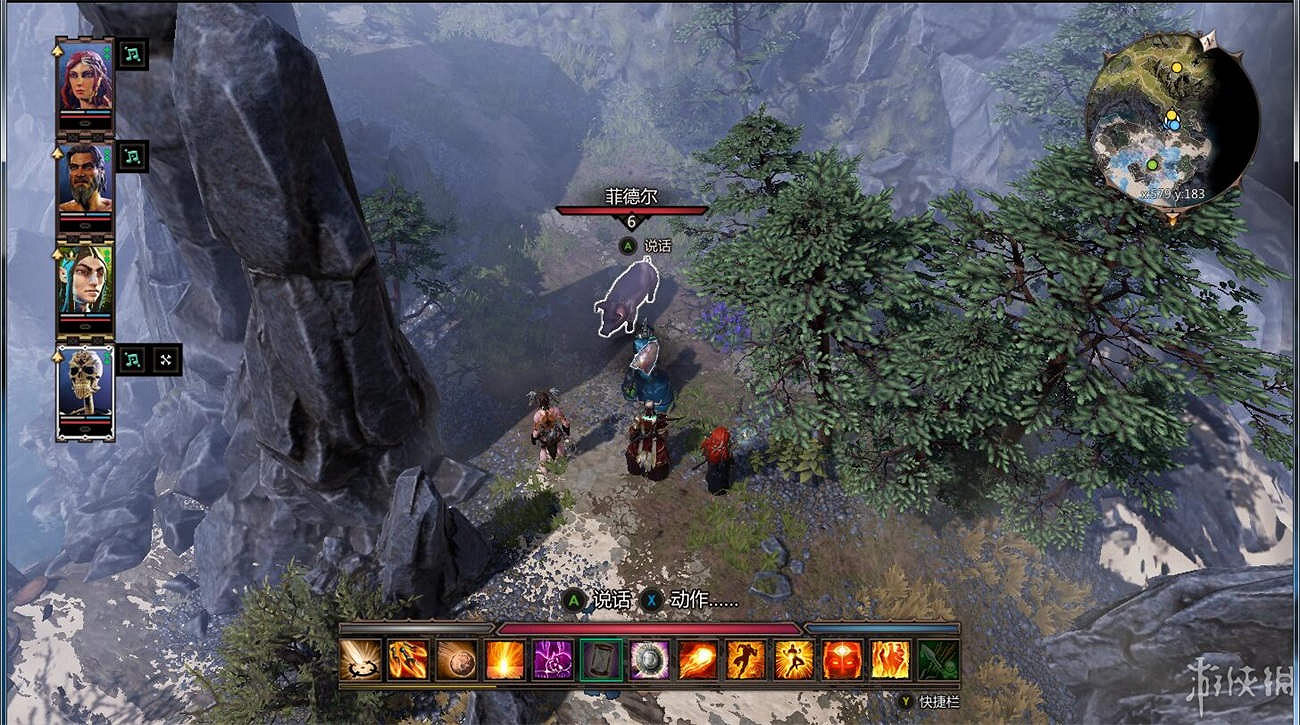Select the red-haired woman's party portrait
1300x725 pixels.
pos(85,80)
